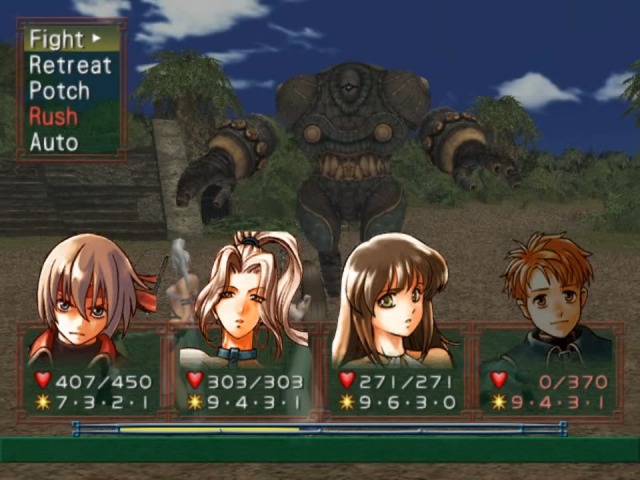Choose Retreat from the battle menu
This screenshot has height=480, width=640.
(70, 66)
